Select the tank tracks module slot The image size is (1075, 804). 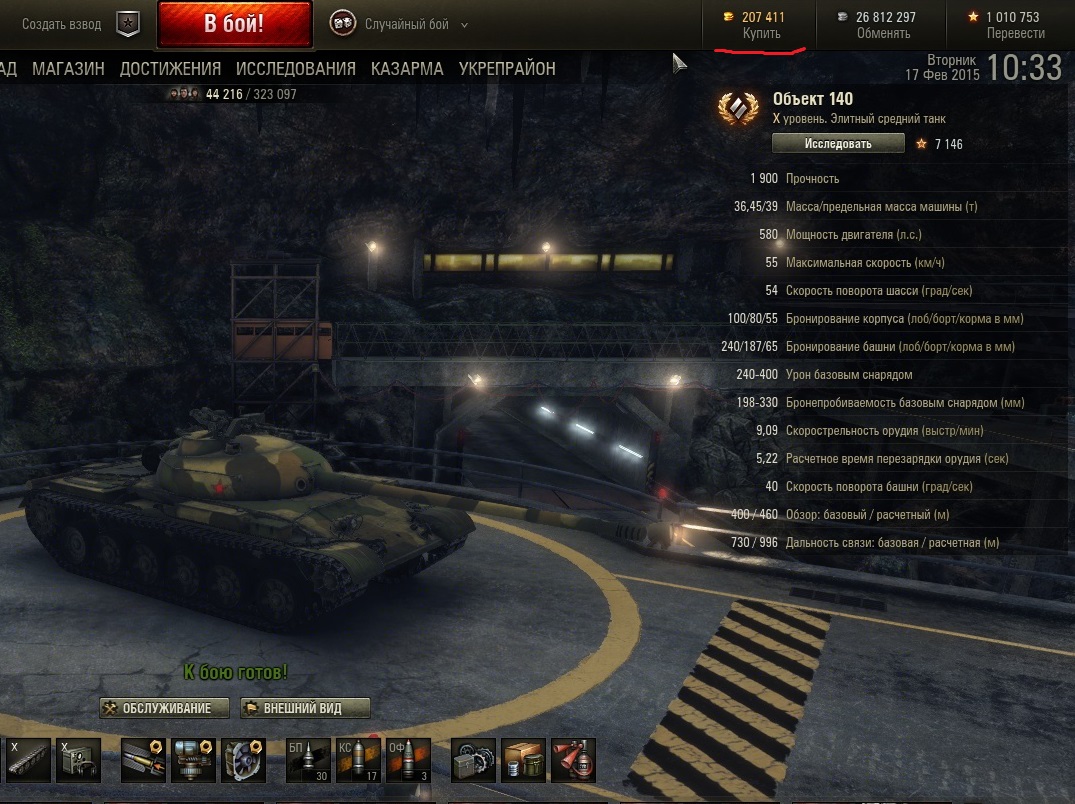point(27,761)
